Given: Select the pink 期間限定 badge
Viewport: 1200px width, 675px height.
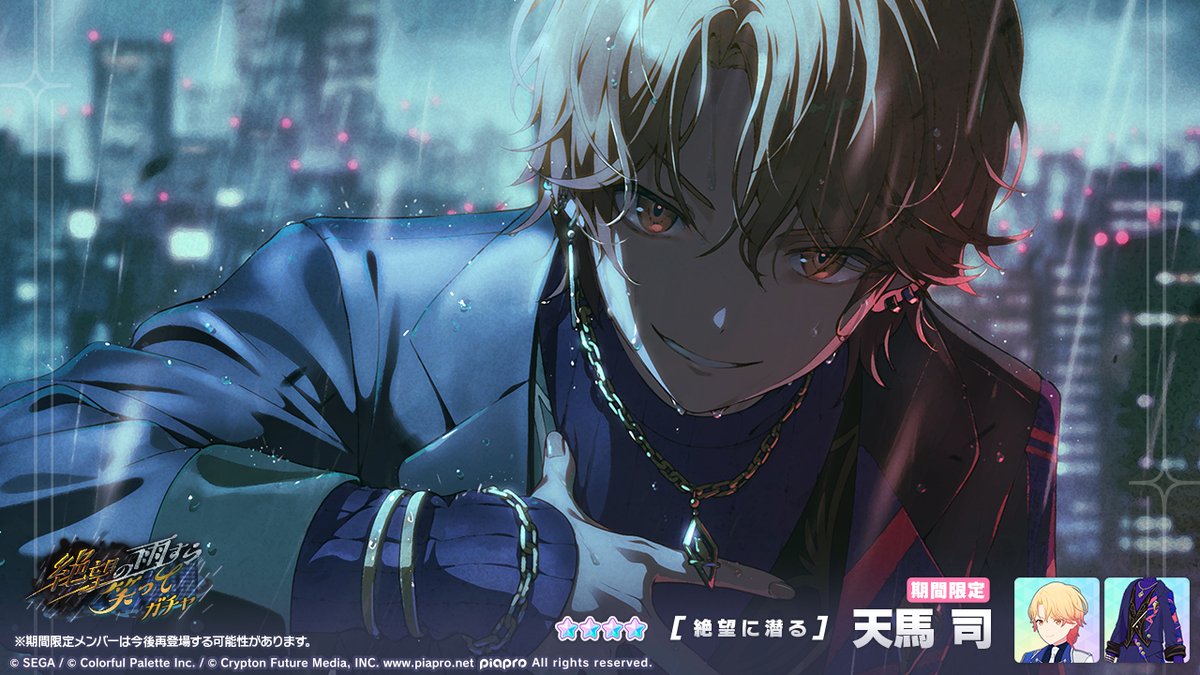Looking at the screenshot, I should 947,590.
